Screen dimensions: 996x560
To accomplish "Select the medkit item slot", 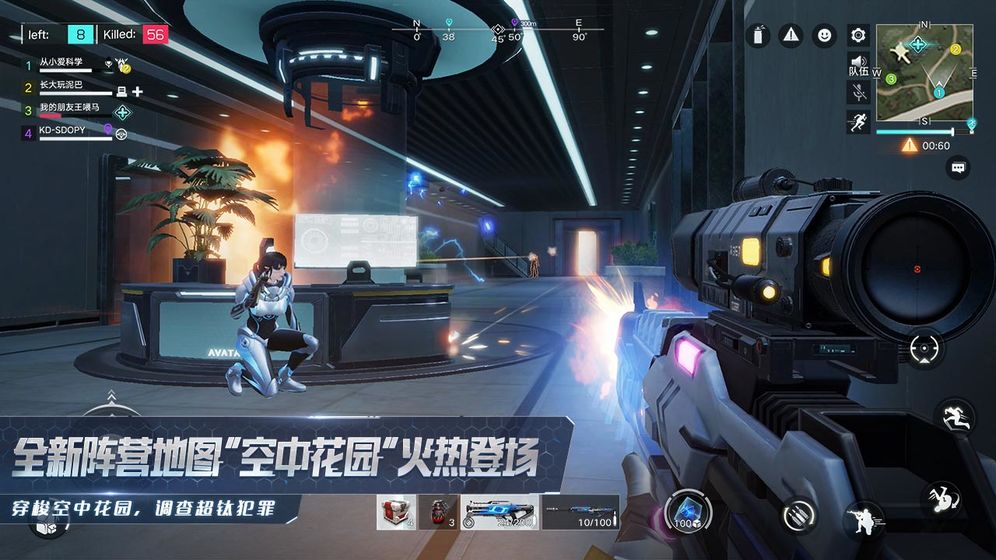I will click(x=396, y=512).
